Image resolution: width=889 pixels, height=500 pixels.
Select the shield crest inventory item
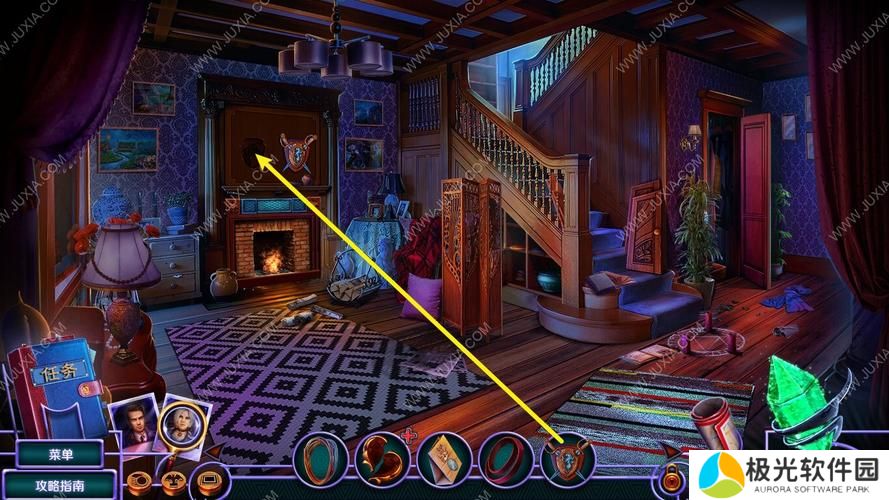click(x=568, y=459)
